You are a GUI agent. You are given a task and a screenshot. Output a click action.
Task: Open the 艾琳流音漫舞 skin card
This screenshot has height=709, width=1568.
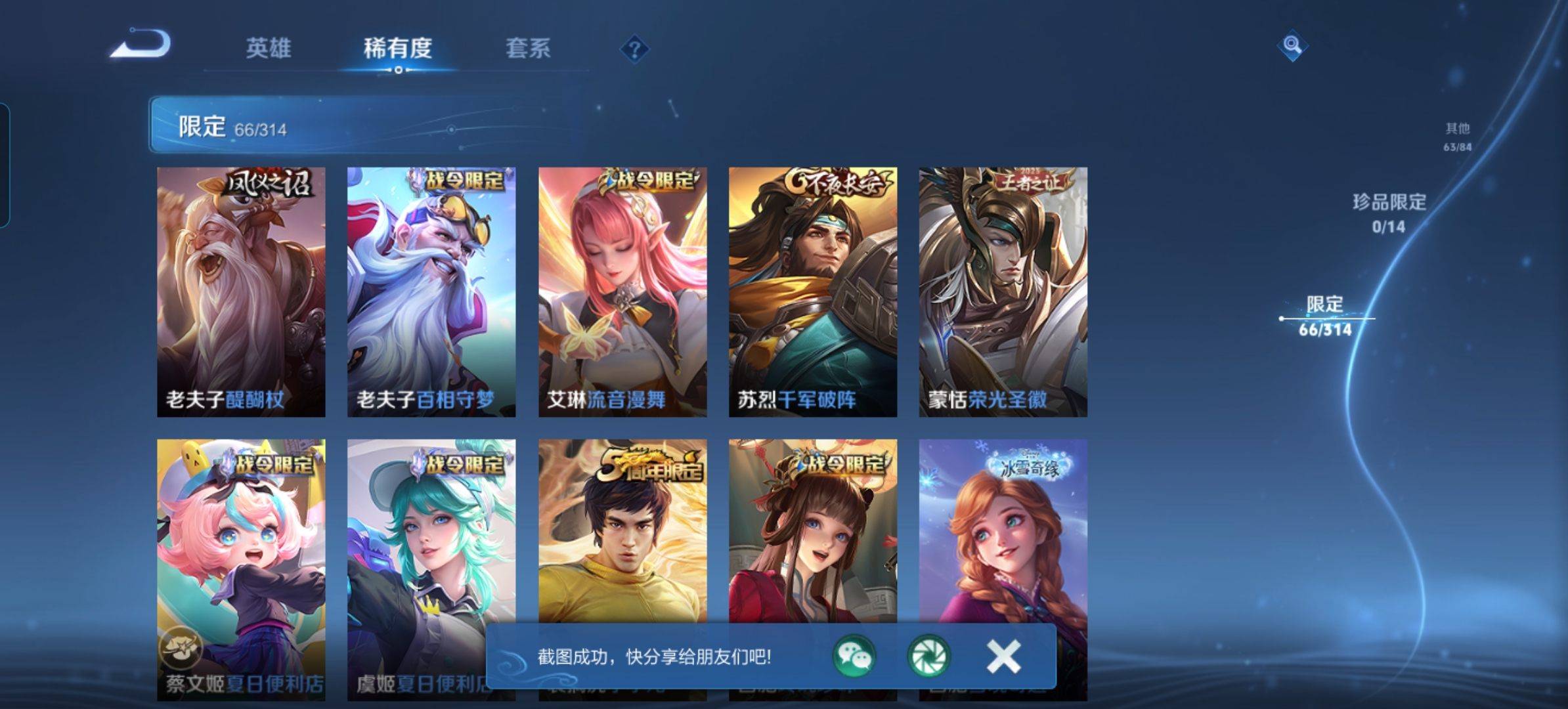622,291
